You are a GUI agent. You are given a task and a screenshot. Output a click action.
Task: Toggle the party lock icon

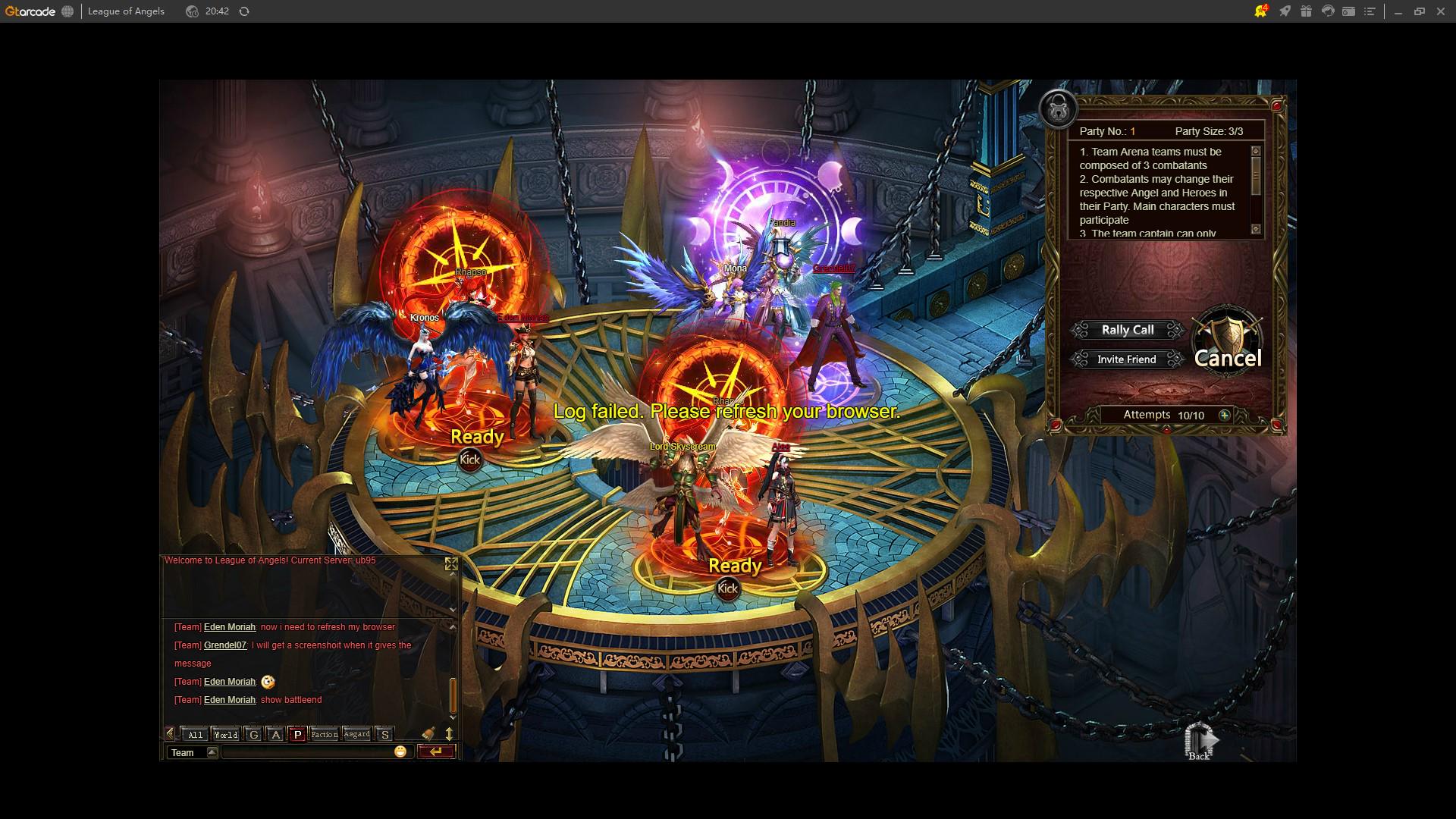pos(1058,109)
